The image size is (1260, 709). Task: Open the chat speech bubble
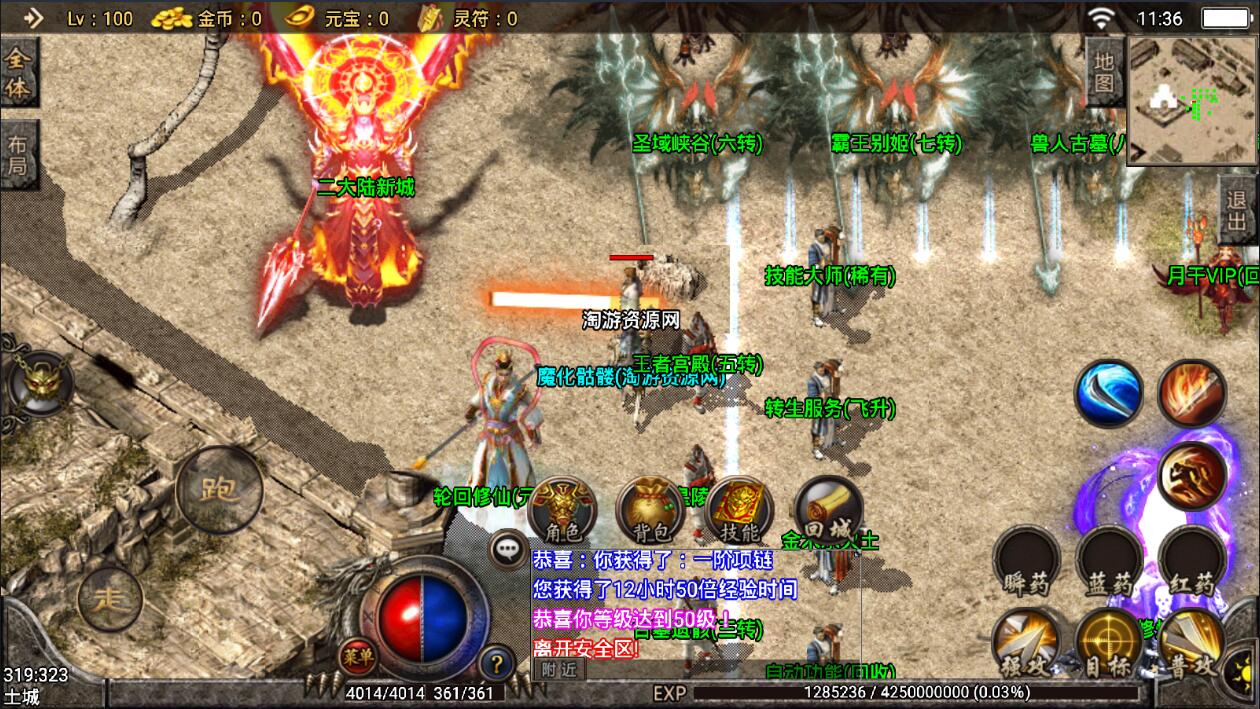[507, 549]
